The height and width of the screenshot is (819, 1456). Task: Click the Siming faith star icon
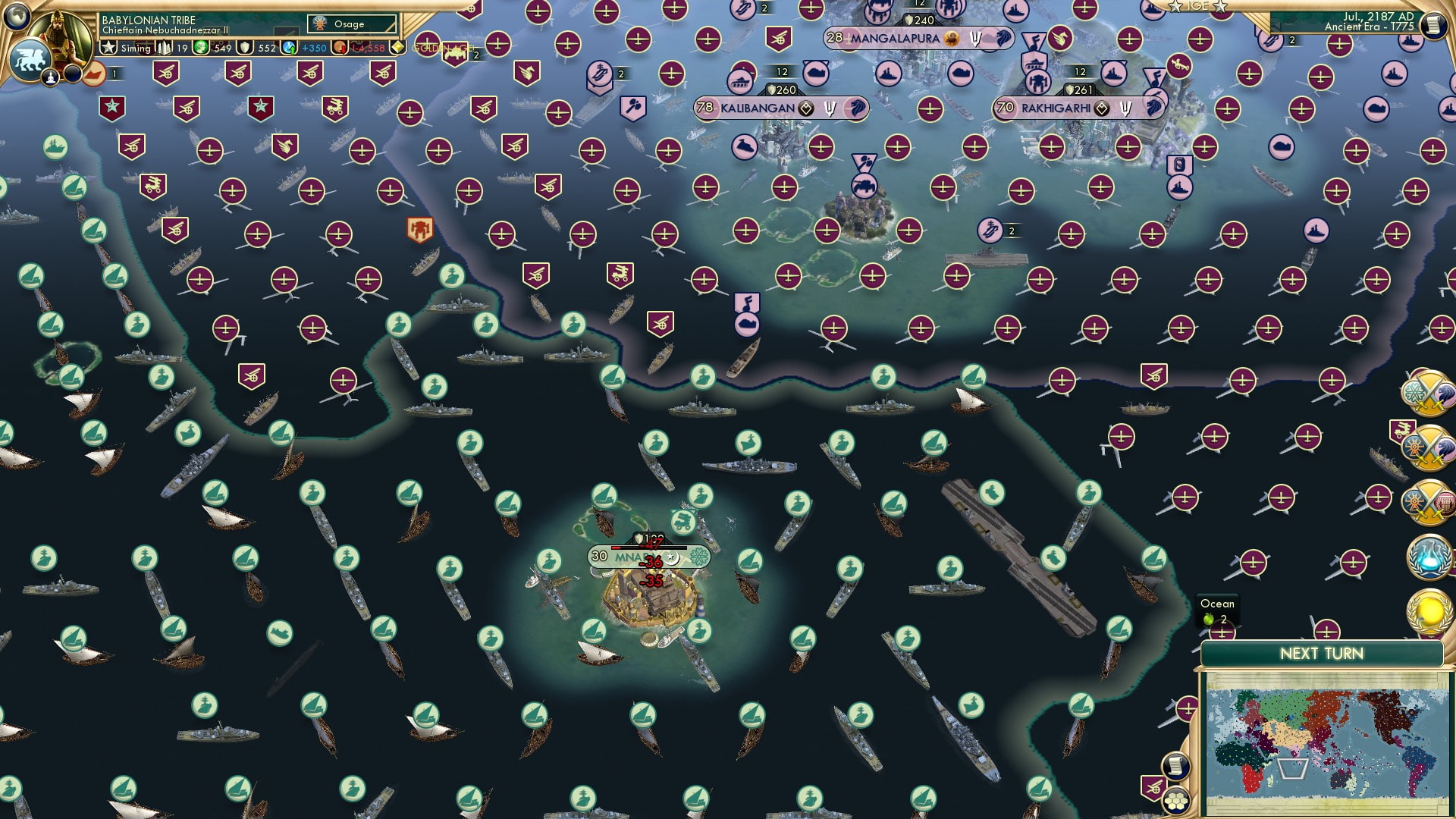click(108, 47)
